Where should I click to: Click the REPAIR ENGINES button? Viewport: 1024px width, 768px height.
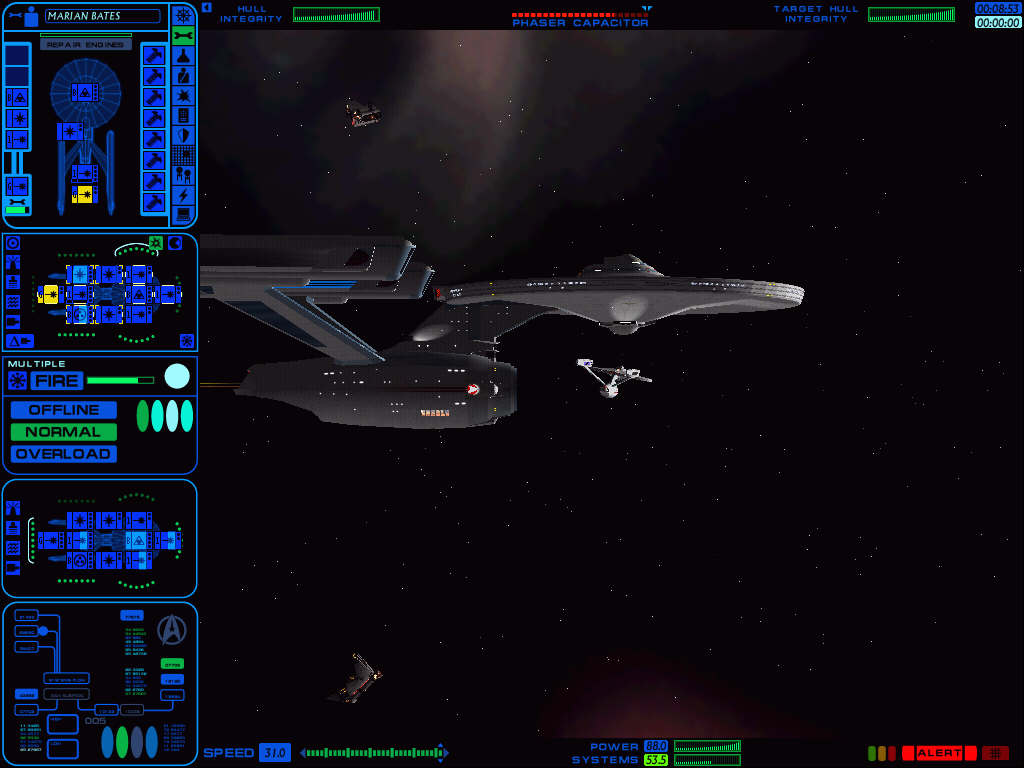(x=86, y=45)
